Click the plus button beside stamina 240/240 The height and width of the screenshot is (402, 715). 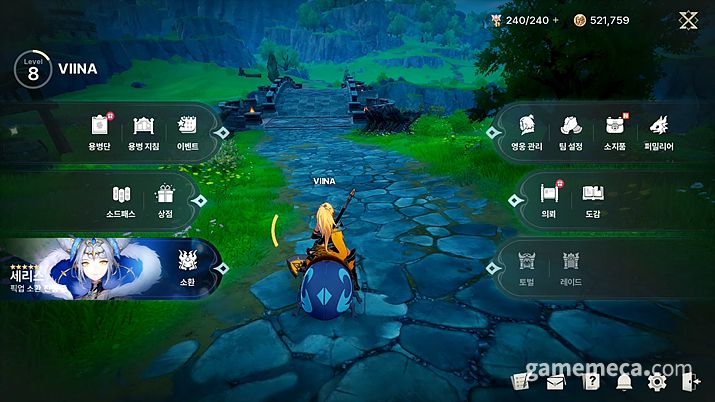pyautogui.click(x=556, y=20)
